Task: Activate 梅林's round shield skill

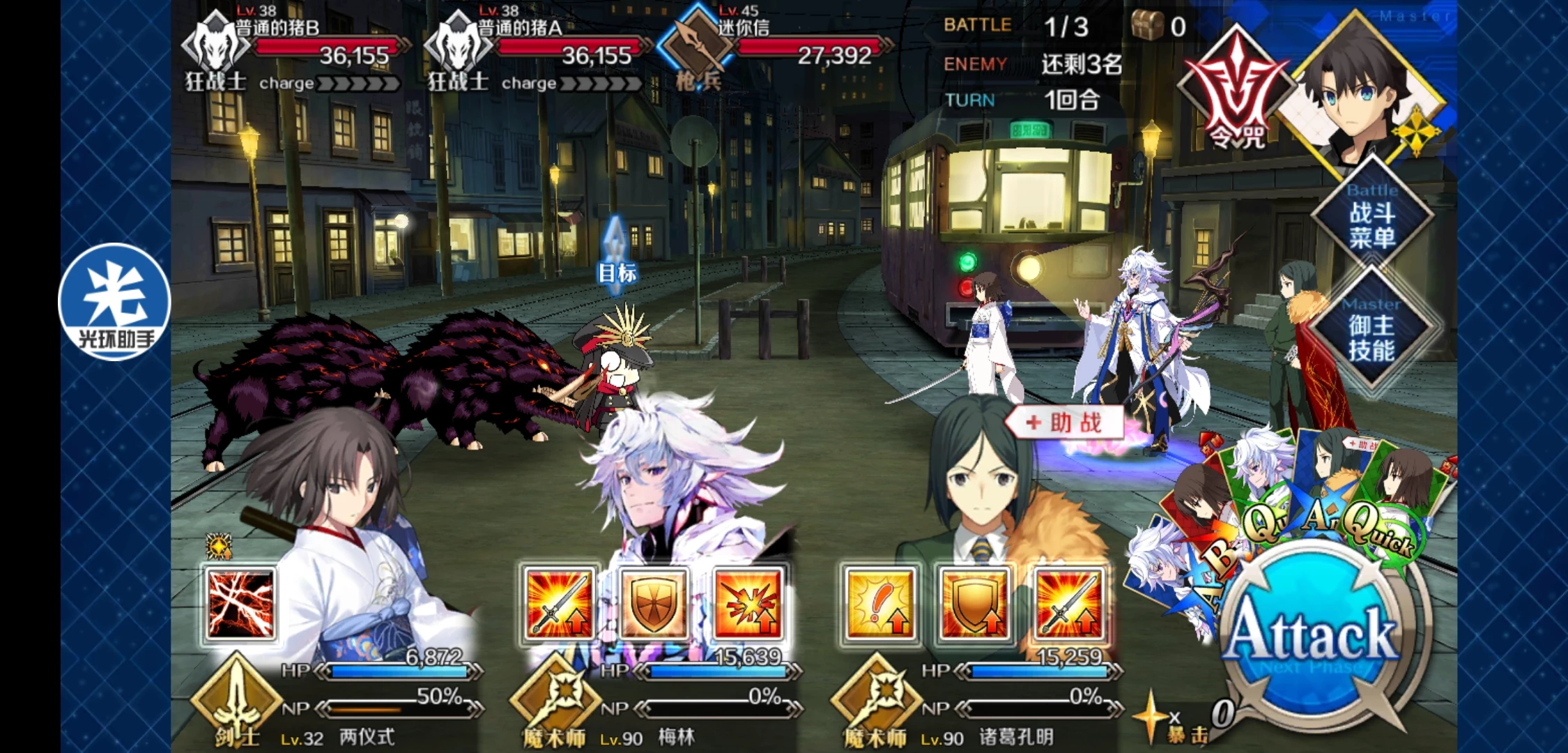Action: (x=653, y=604)
